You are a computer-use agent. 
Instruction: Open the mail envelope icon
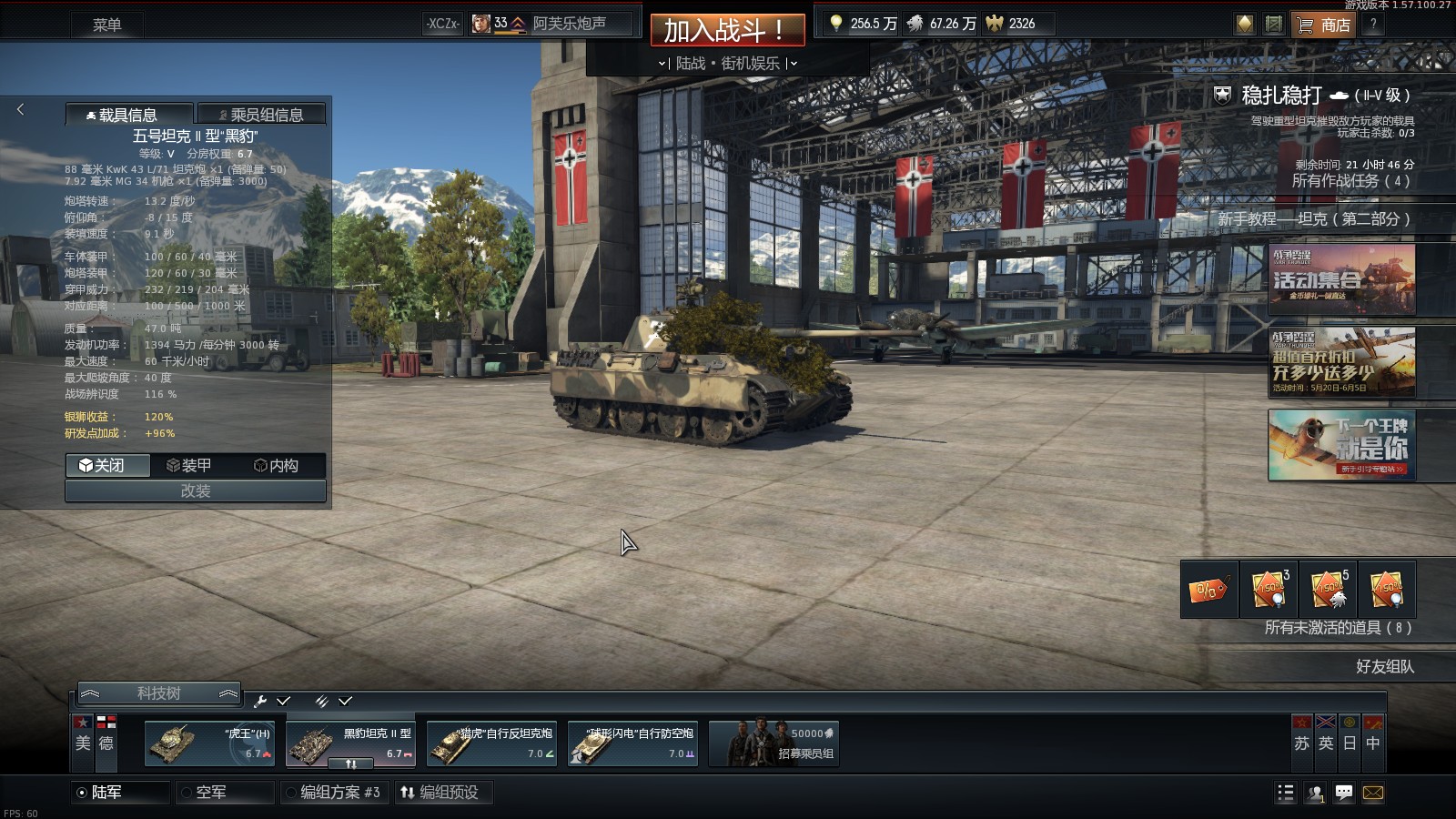coord(1373,793)
